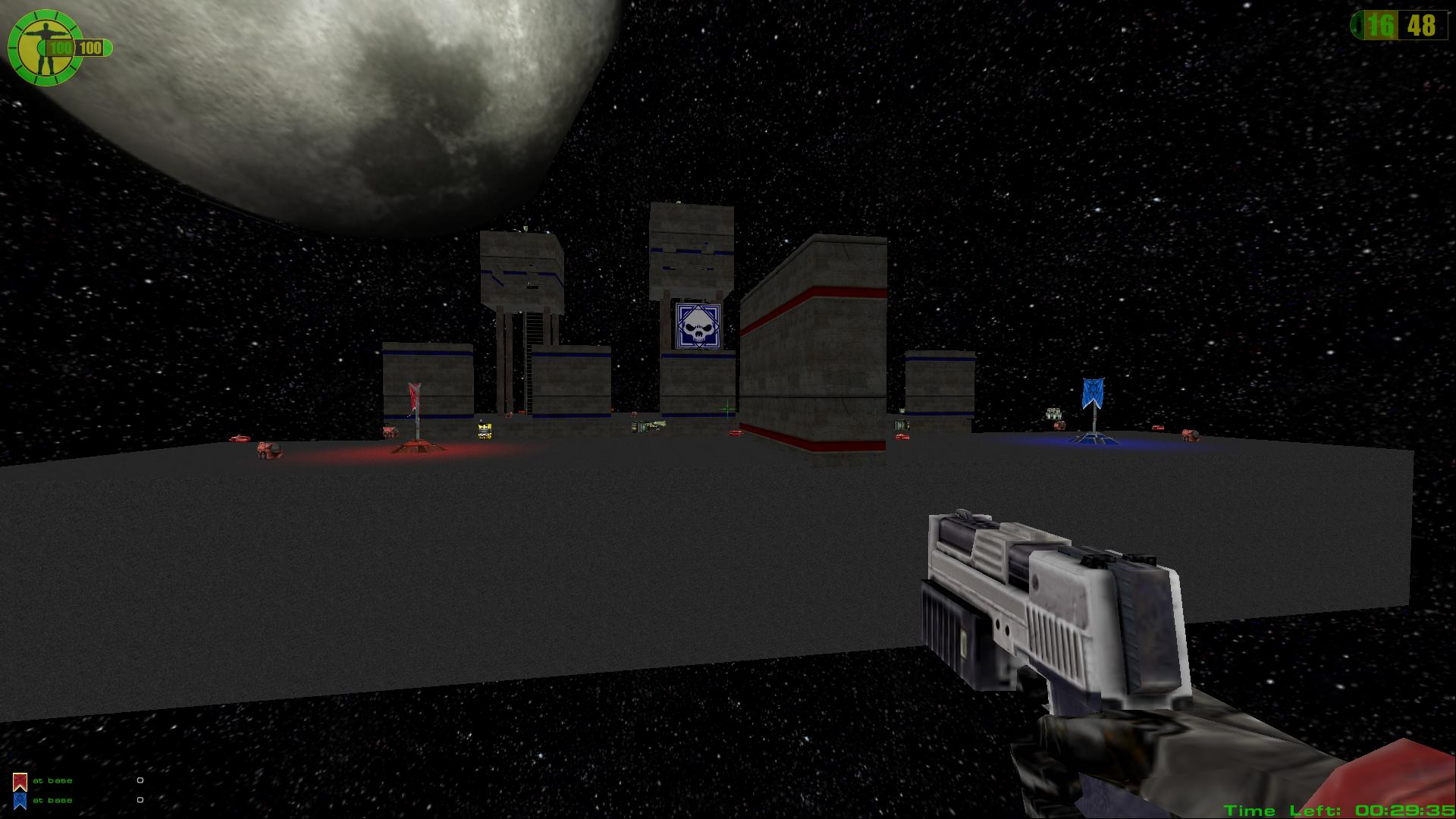Select the red flag status icon
The height and width of the screenshot is (819, 1456).
tap(20, 781)
